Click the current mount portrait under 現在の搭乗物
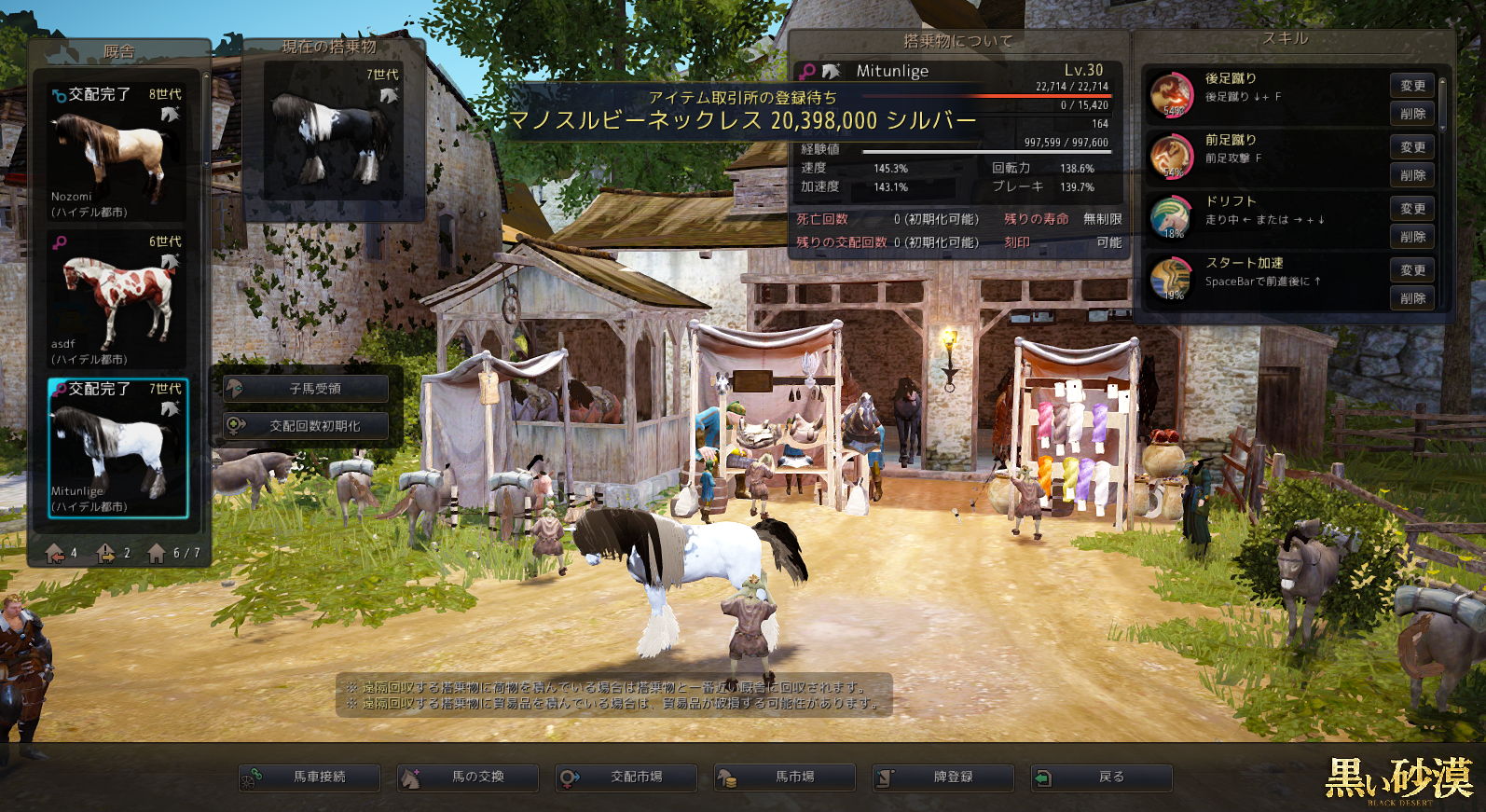The image size is (1486, 812). pyautogui.click(x=334, y=131)
